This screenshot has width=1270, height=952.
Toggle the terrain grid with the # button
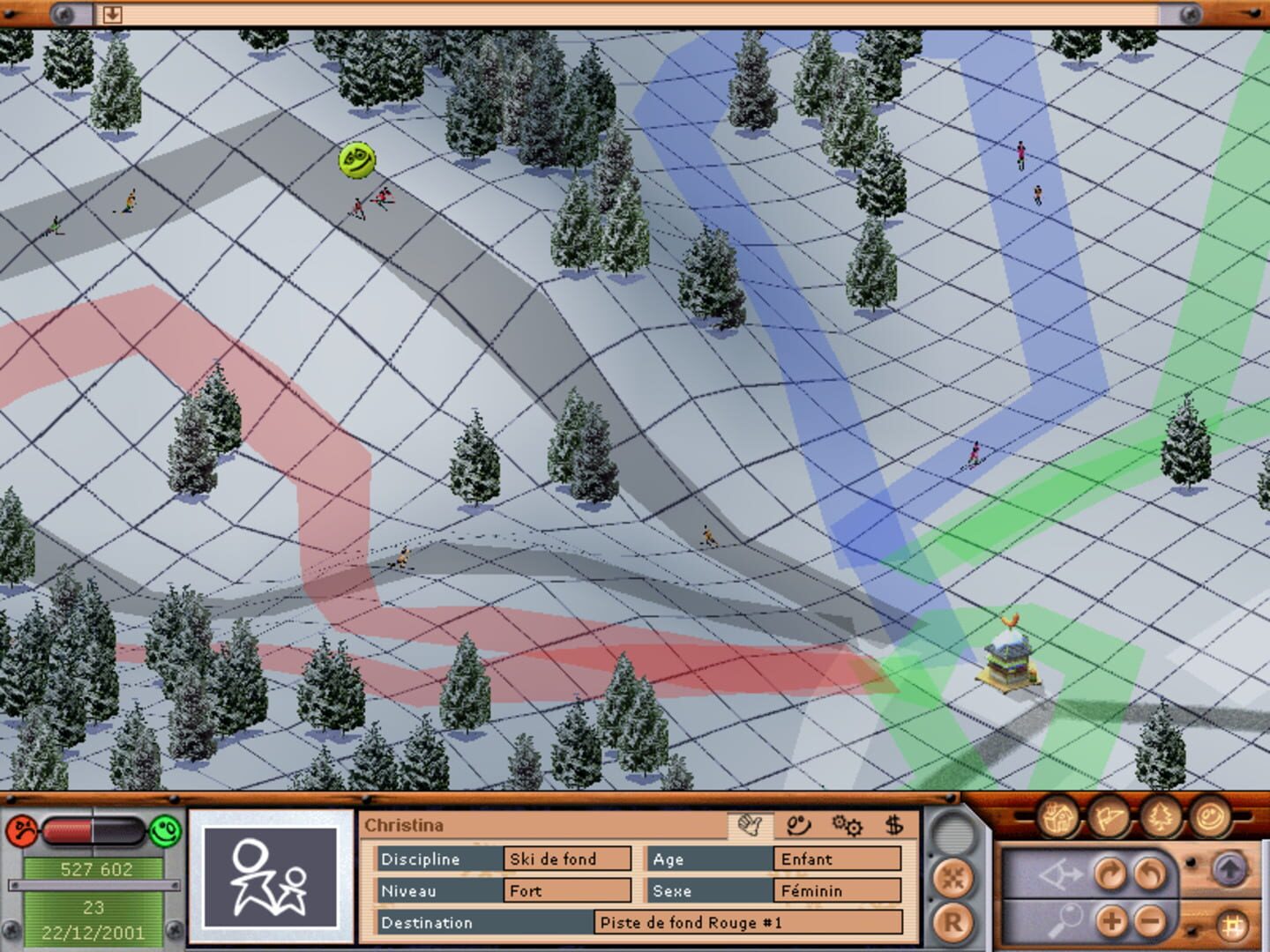tap(1233, 924)
